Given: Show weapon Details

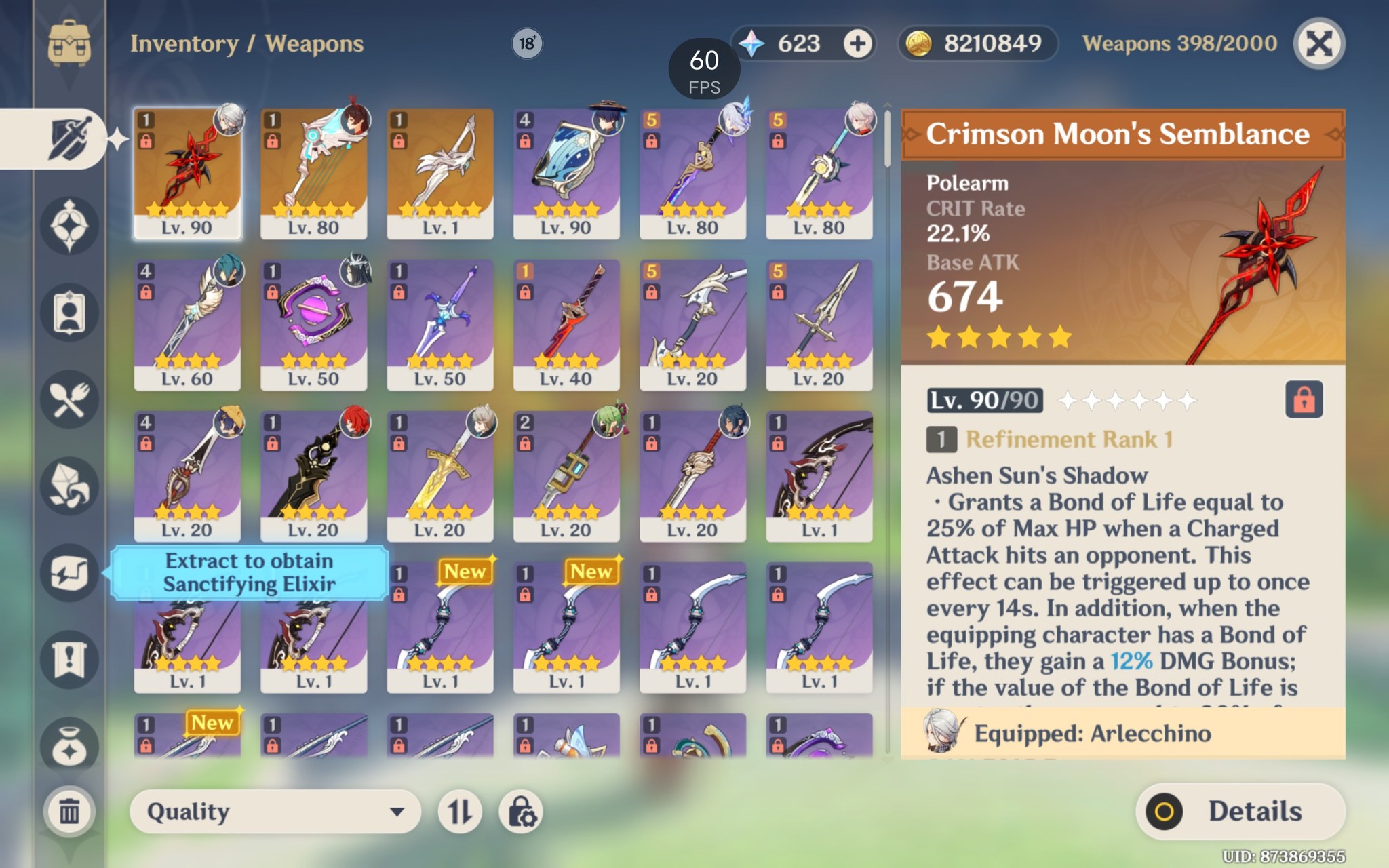Looking at the screenshot, I should click(x=1240, y=812).
